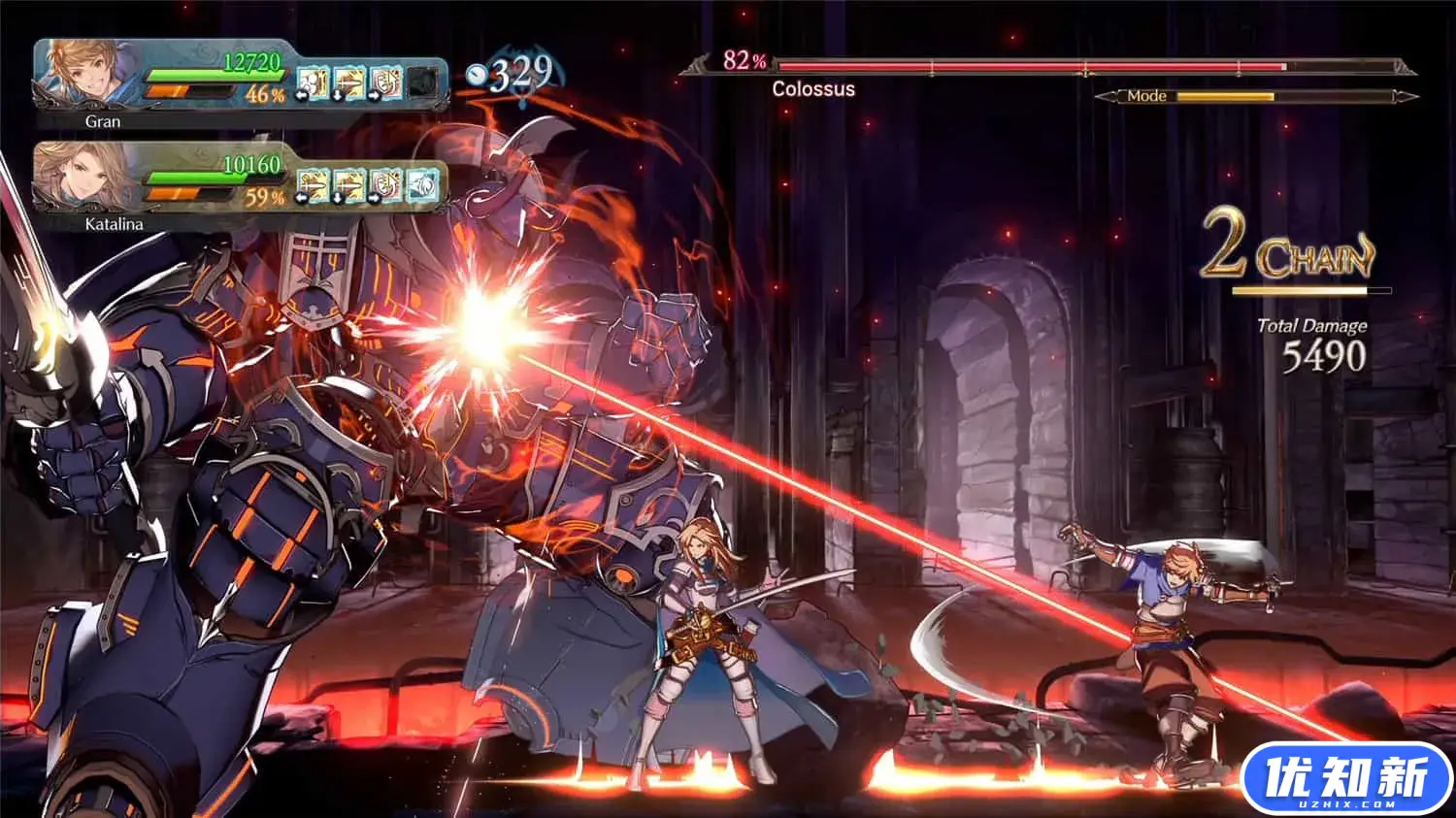Use Katalina's down-arrow sword skill

tap(348, 185)
